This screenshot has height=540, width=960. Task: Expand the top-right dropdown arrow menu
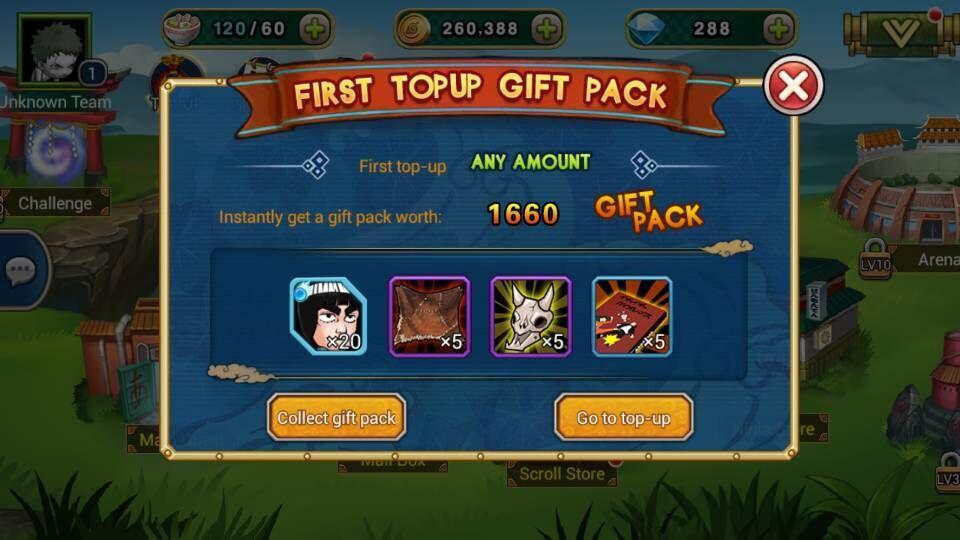(901, 33)
